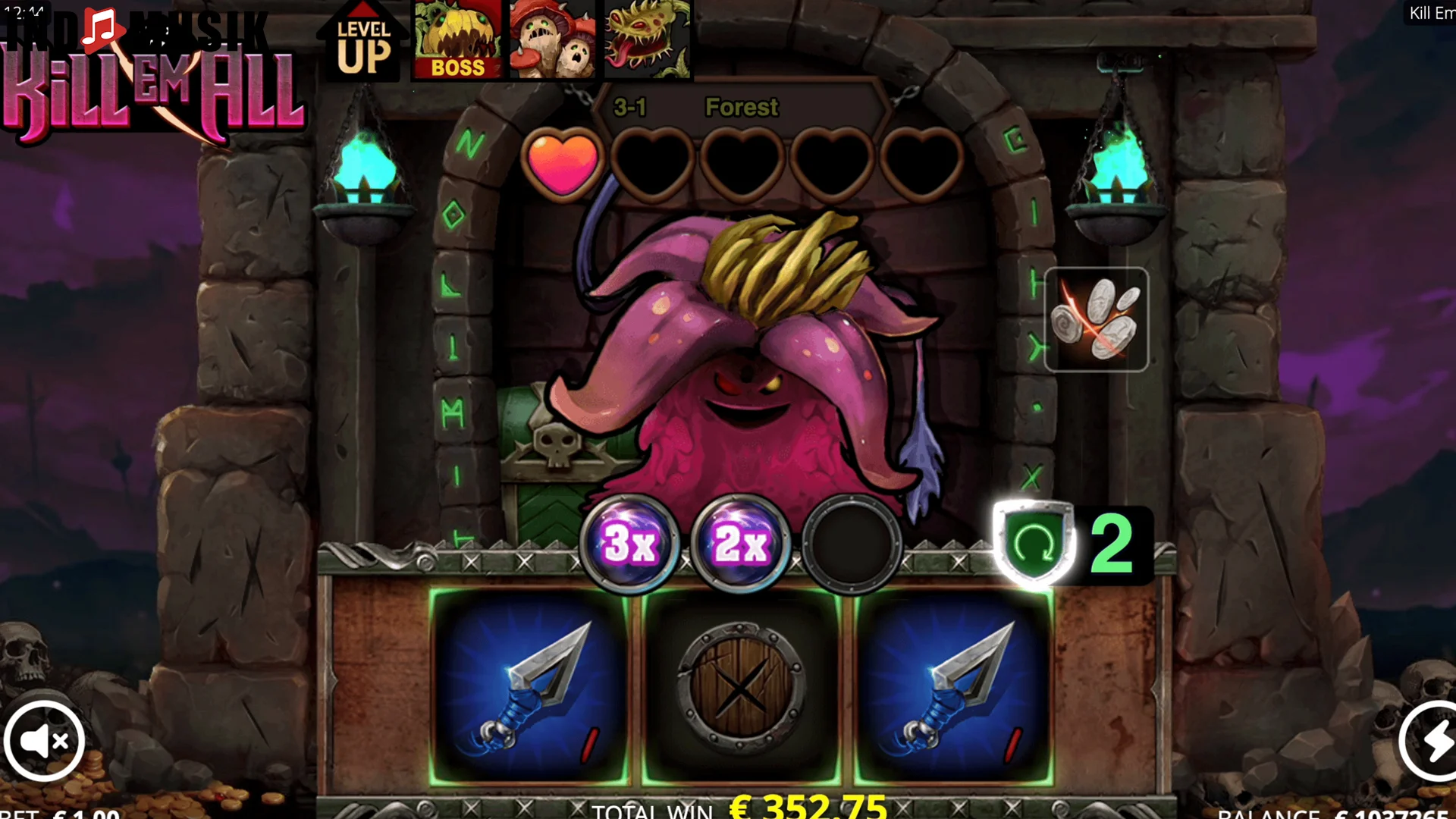The image size is (1456, 819).
Task: Open the slashed stones ability icon
Action: [1096, 319]
